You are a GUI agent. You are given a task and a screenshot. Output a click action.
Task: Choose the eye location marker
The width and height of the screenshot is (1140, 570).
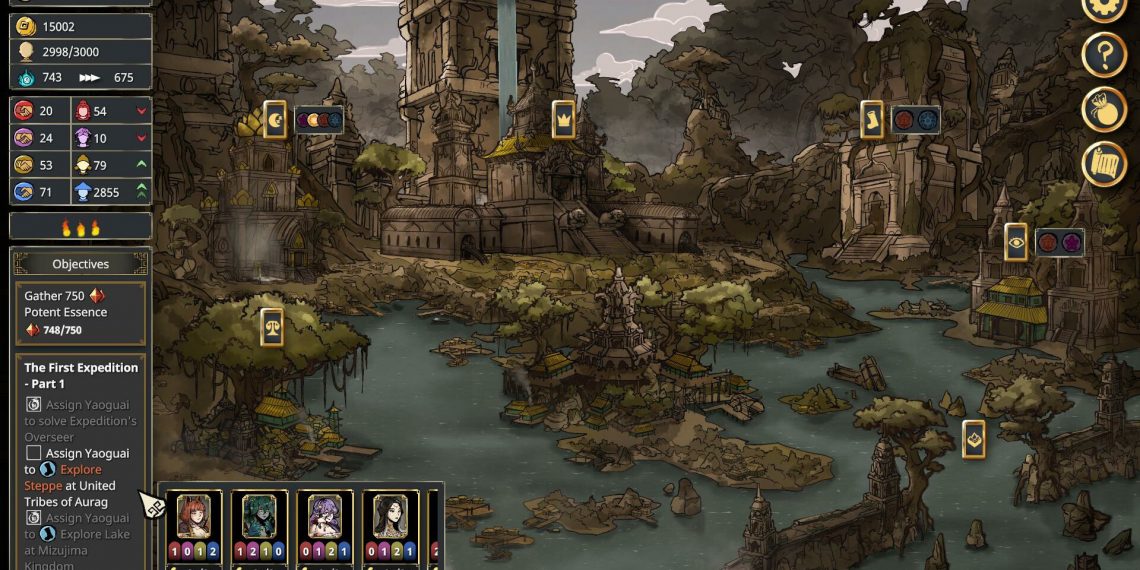1016,242
